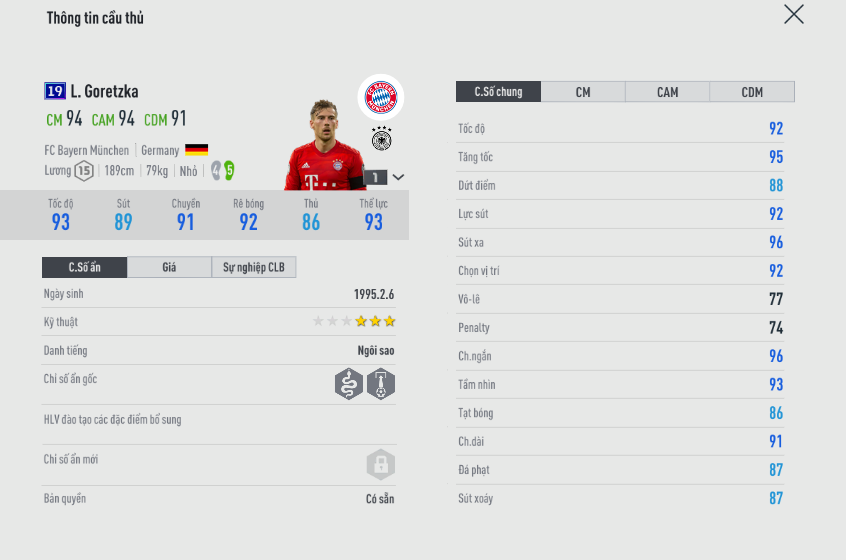Open the Giá tab
This screenshot has height=560, width=846.
tap(169, 267)
